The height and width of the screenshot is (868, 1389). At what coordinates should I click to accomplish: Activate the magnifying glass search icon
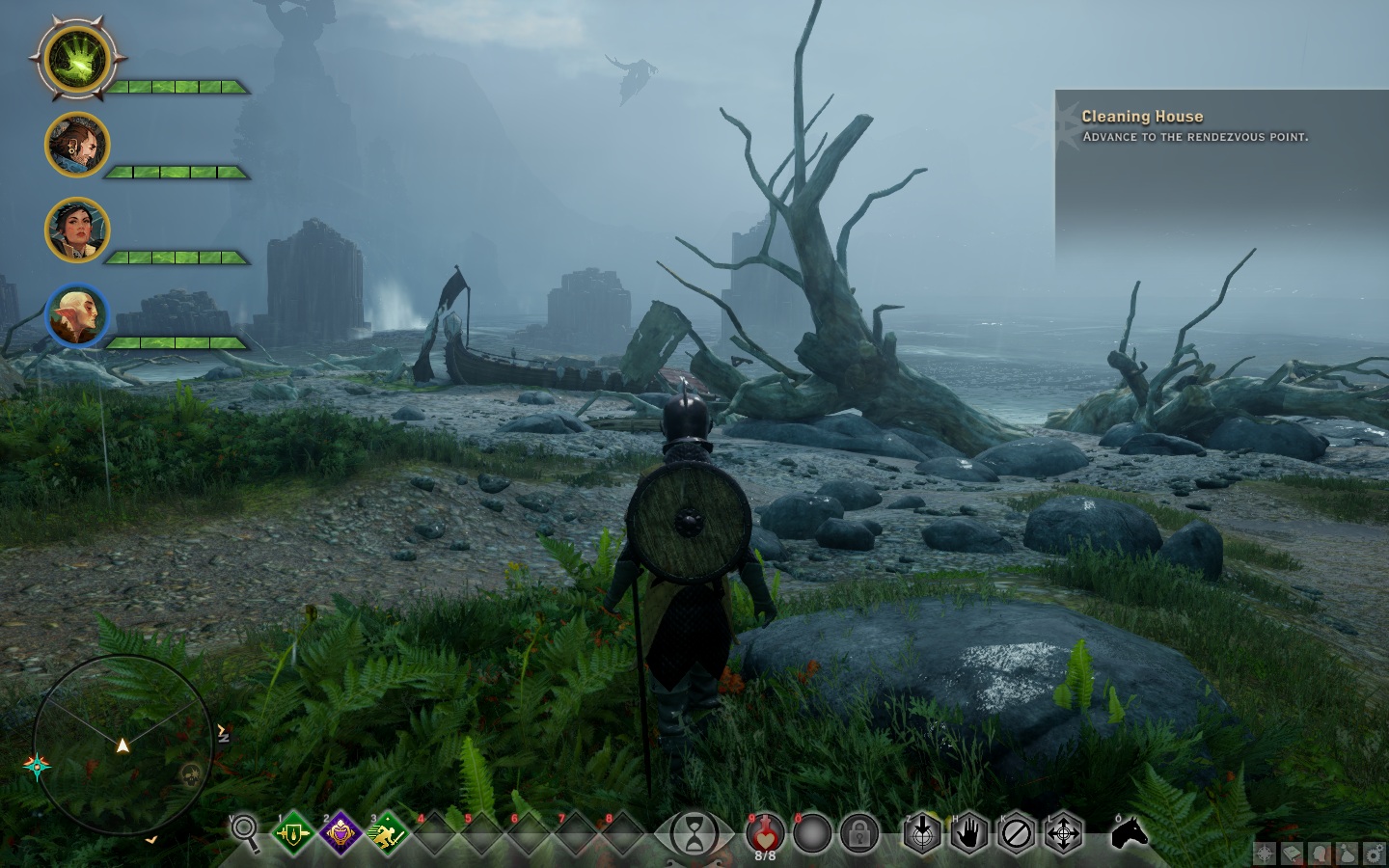[245, 831]
